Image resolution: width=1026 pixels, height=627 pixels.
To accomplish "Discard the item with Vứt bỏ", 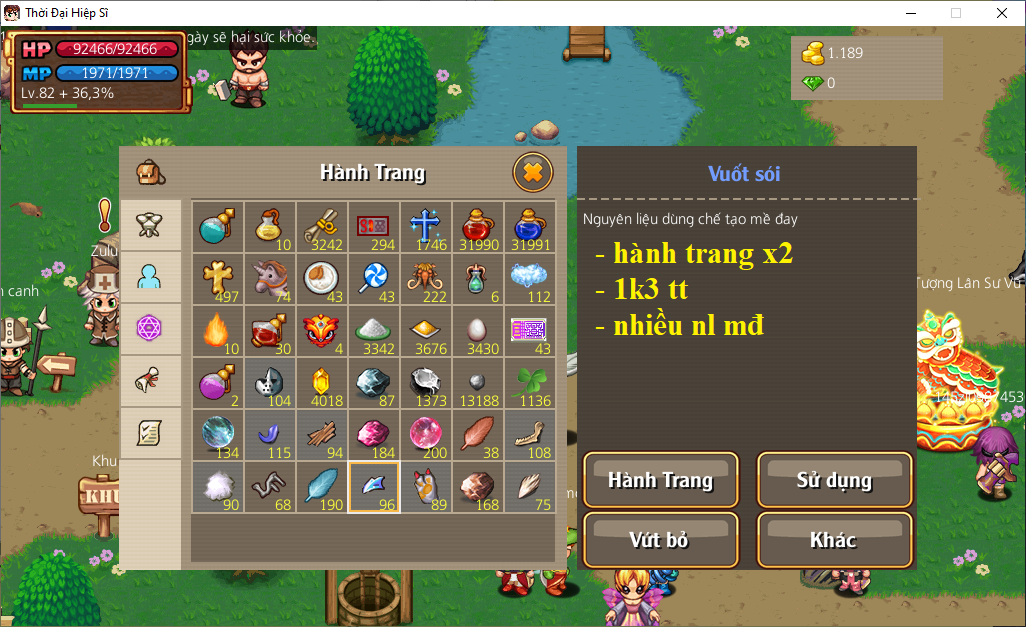I will pyautogui.click(x=660, y=540).
